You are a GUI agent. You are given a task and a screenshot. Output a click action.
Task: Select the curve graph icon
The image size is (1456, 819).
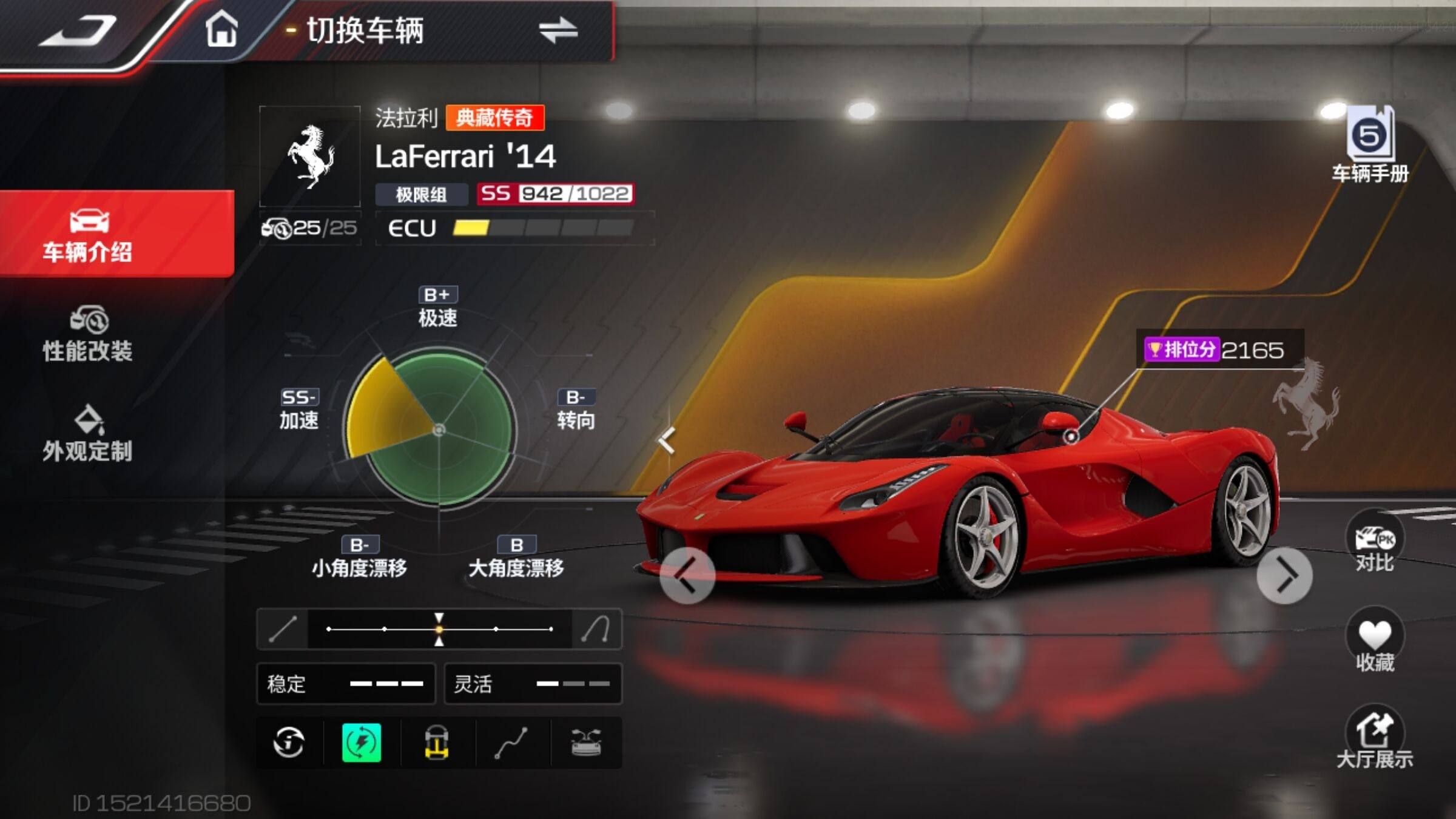tap(511, 743)
